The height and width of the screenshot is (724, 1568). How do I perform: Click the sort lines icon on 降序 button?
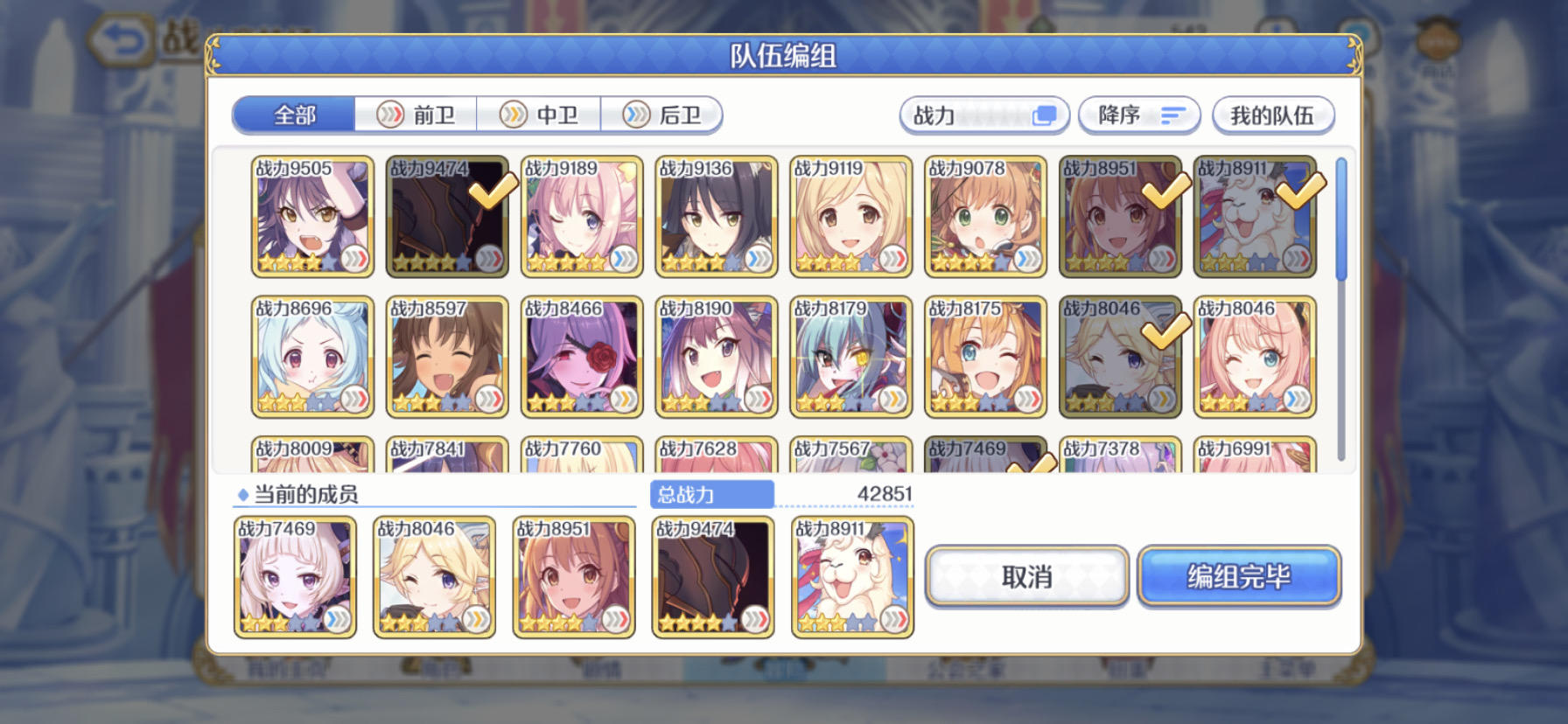(x=1172, y=115)
